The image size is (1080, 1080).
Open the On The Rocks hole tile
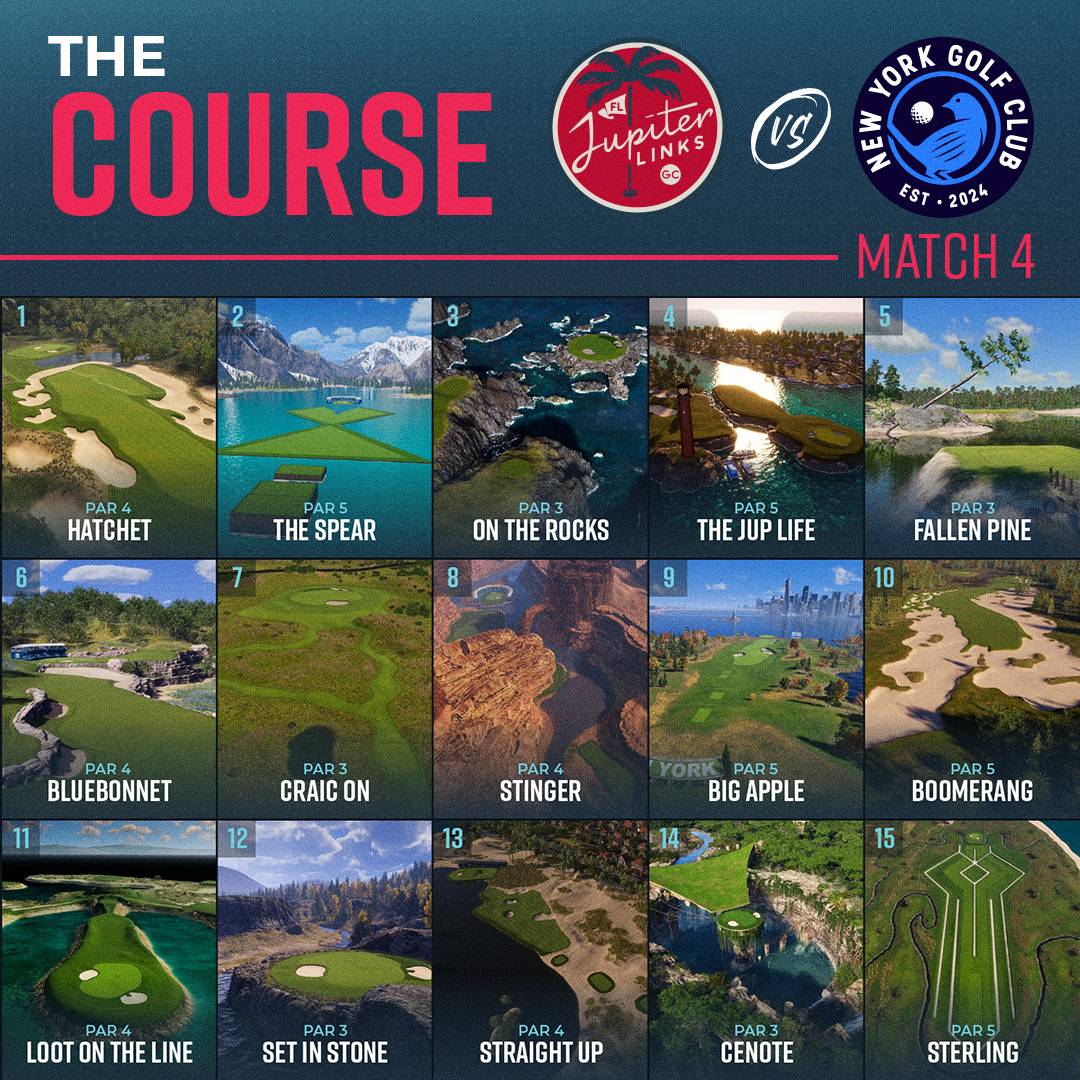(x=540, y=426)
